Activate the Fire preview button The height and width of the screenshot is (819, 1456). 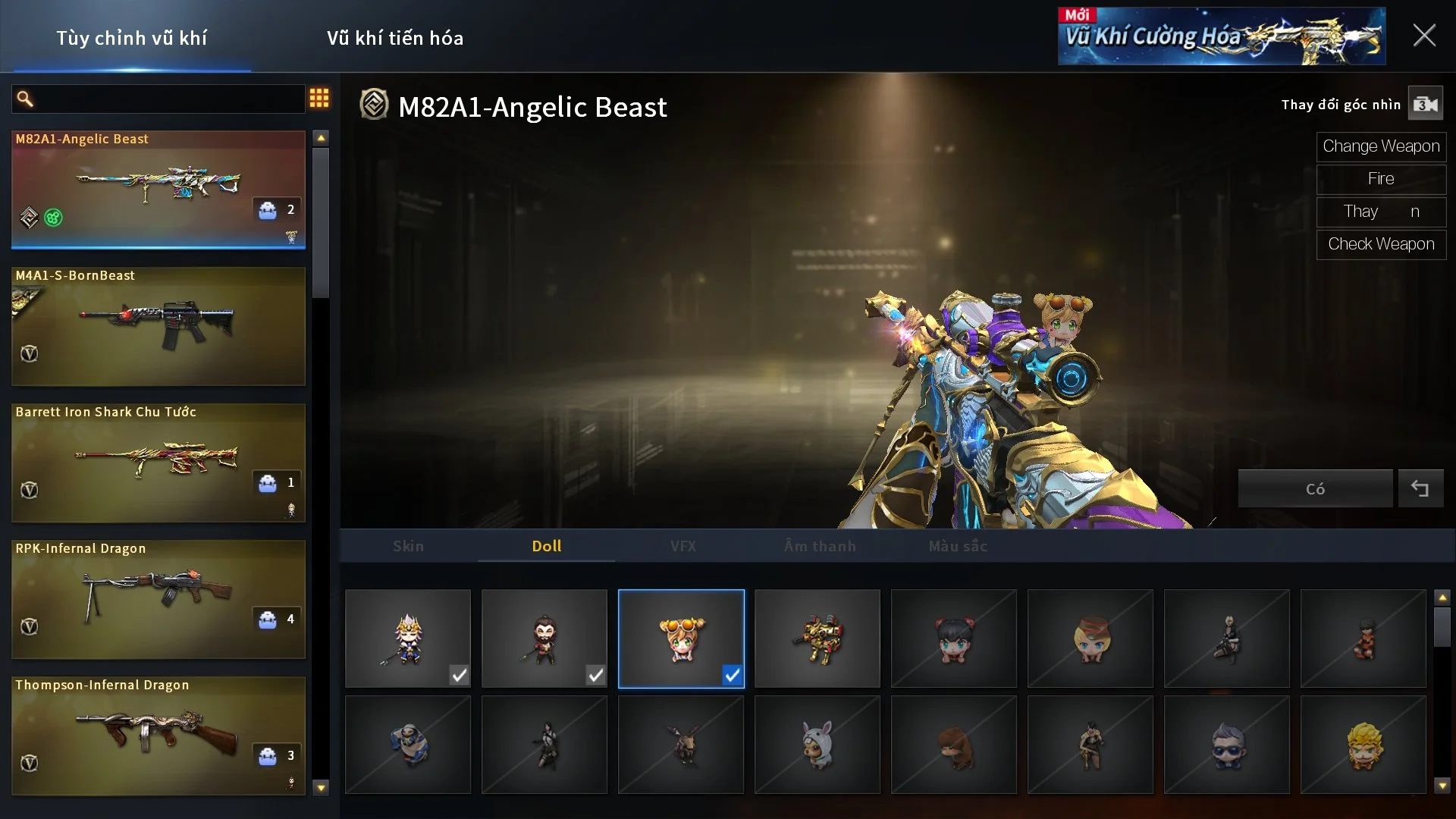click(x=1381, y=179)
